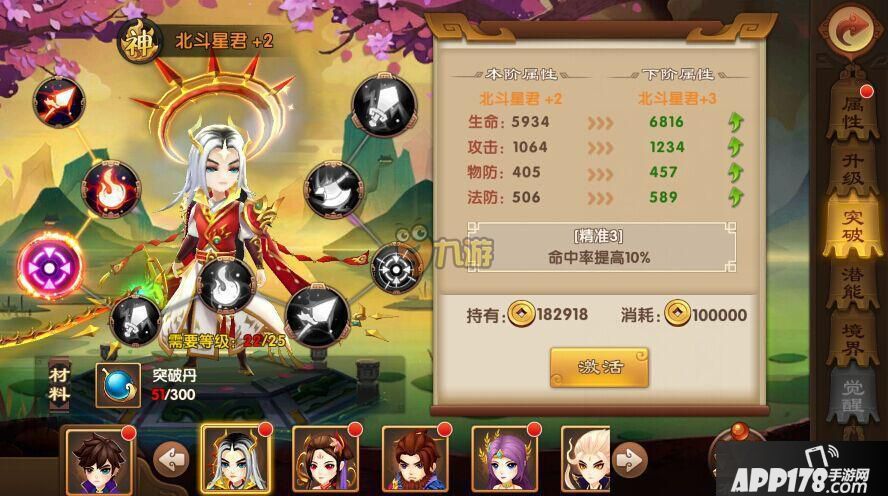
Task: Click the crosshair accuracy node
Action: pos(394,265)
